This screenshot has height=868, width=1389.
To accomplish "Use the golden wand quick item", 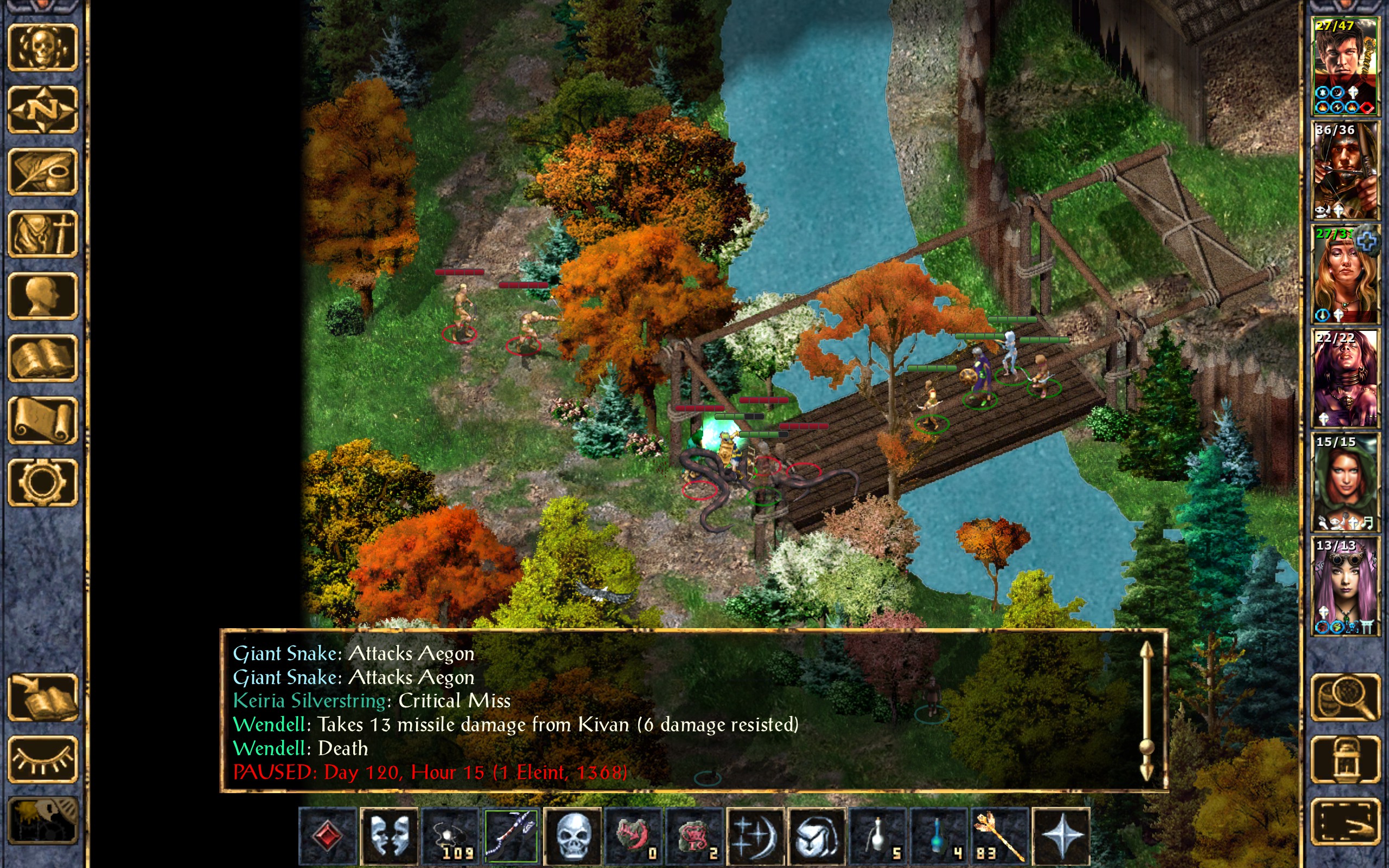I will 999,836.
